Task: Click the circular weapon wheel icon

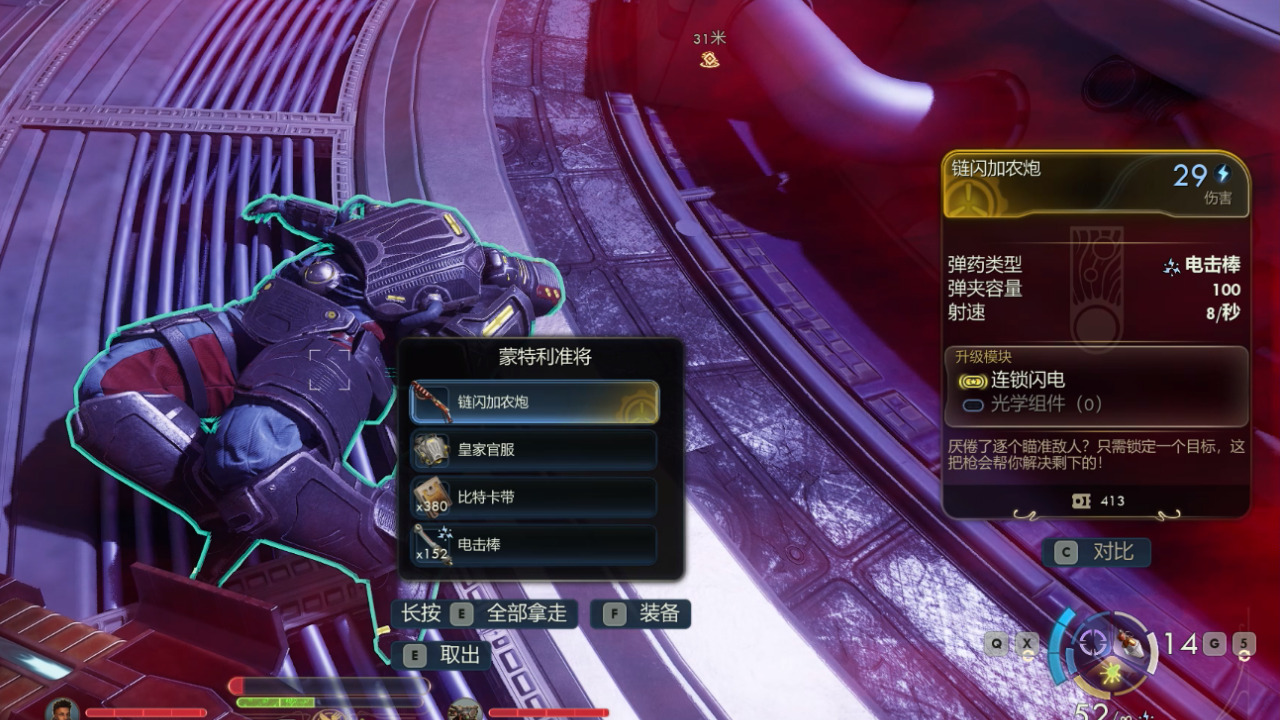Action: pos(1095,643)
